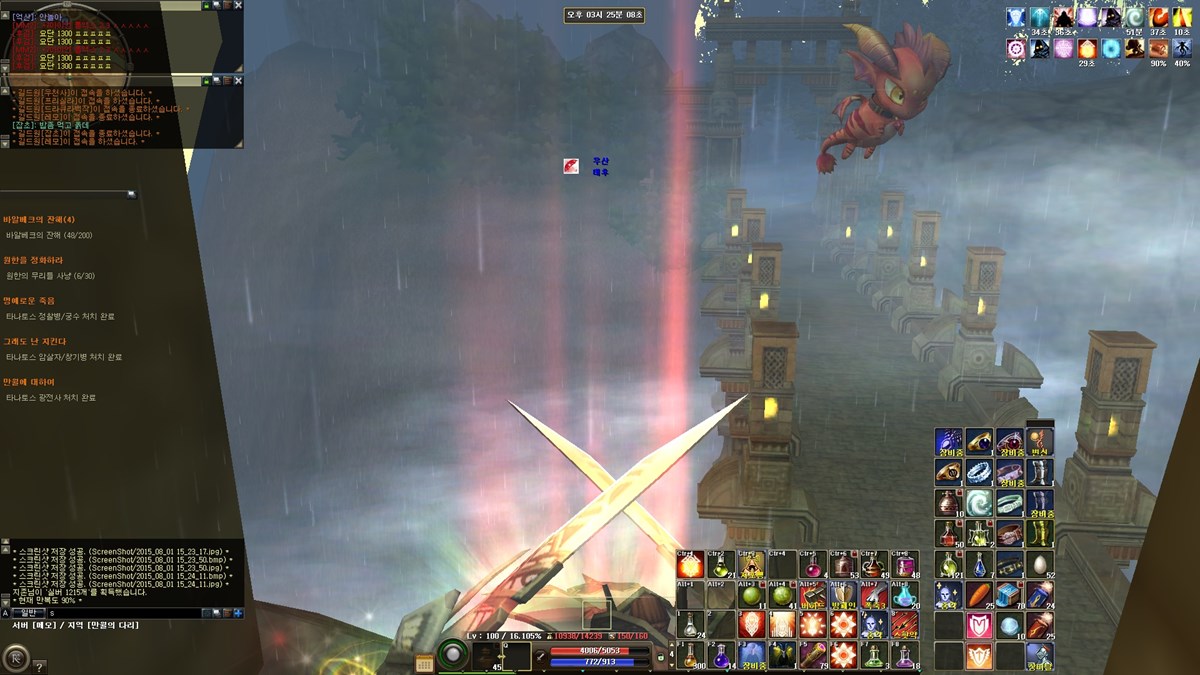
Task: Toggle the green lock on guild chat window
Action: [x=205, y=79]
